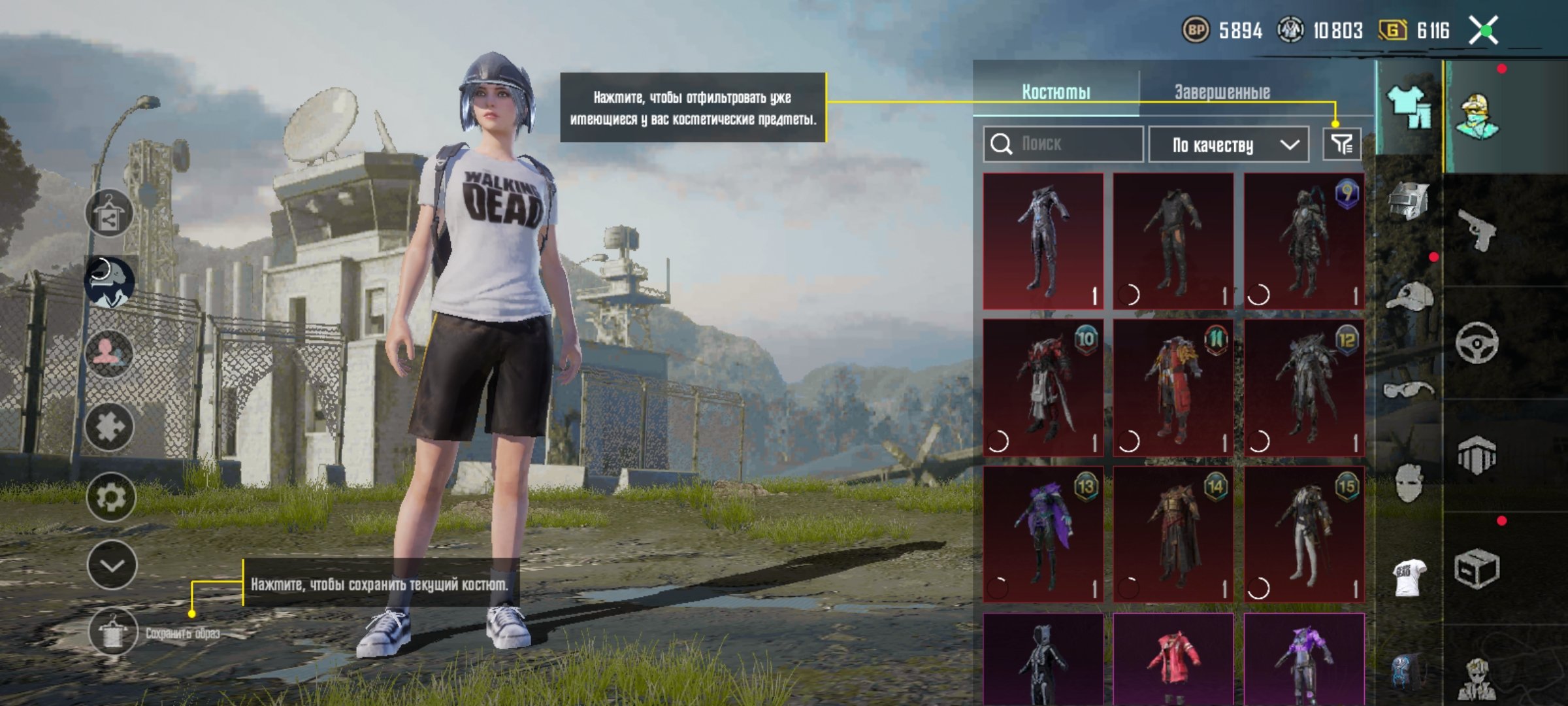Click the Поиск search field
1568x706 pixels.
pos(1064,144)
